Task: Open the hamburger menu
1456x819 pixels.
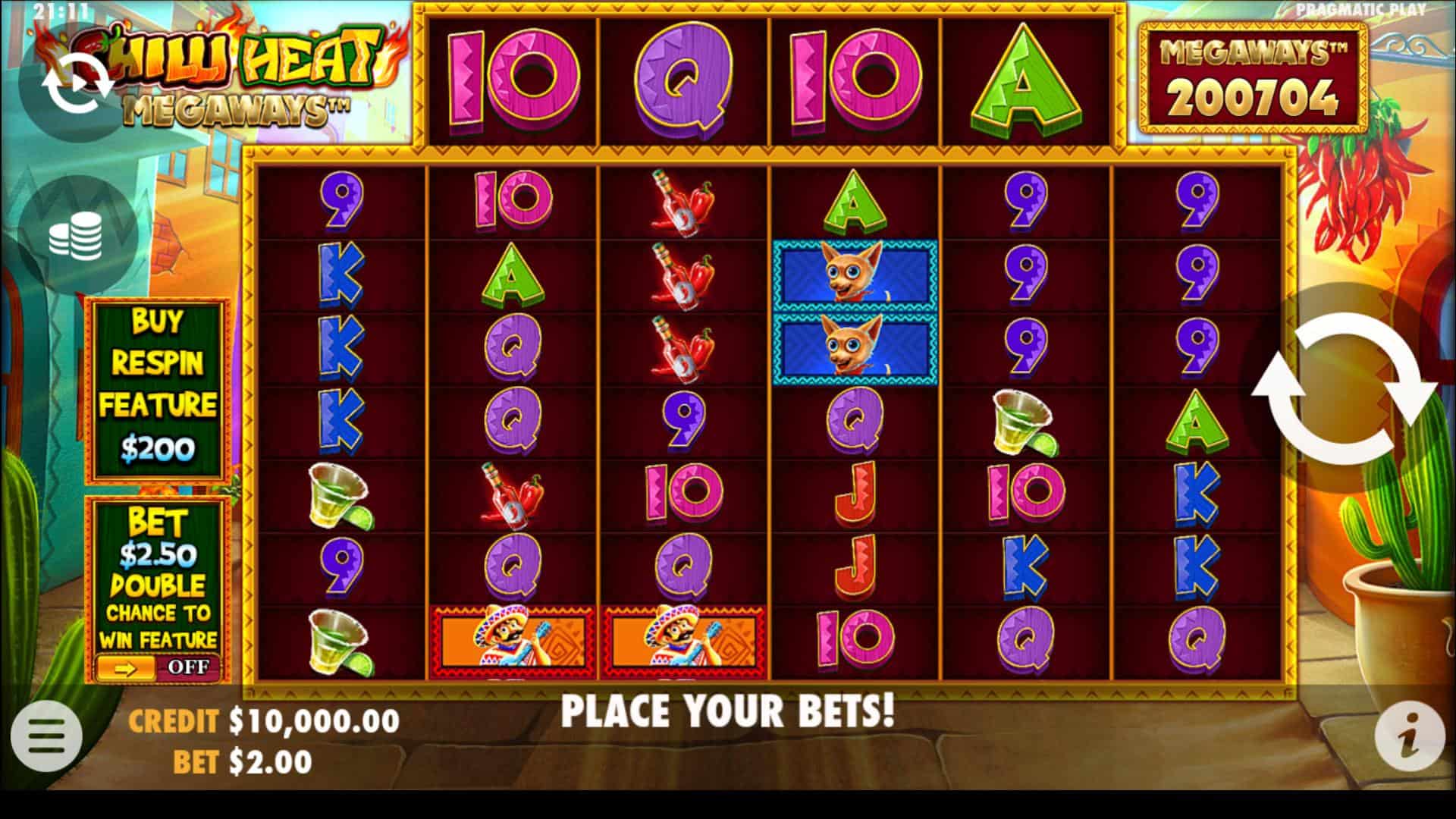Action: tap(46, 736)
